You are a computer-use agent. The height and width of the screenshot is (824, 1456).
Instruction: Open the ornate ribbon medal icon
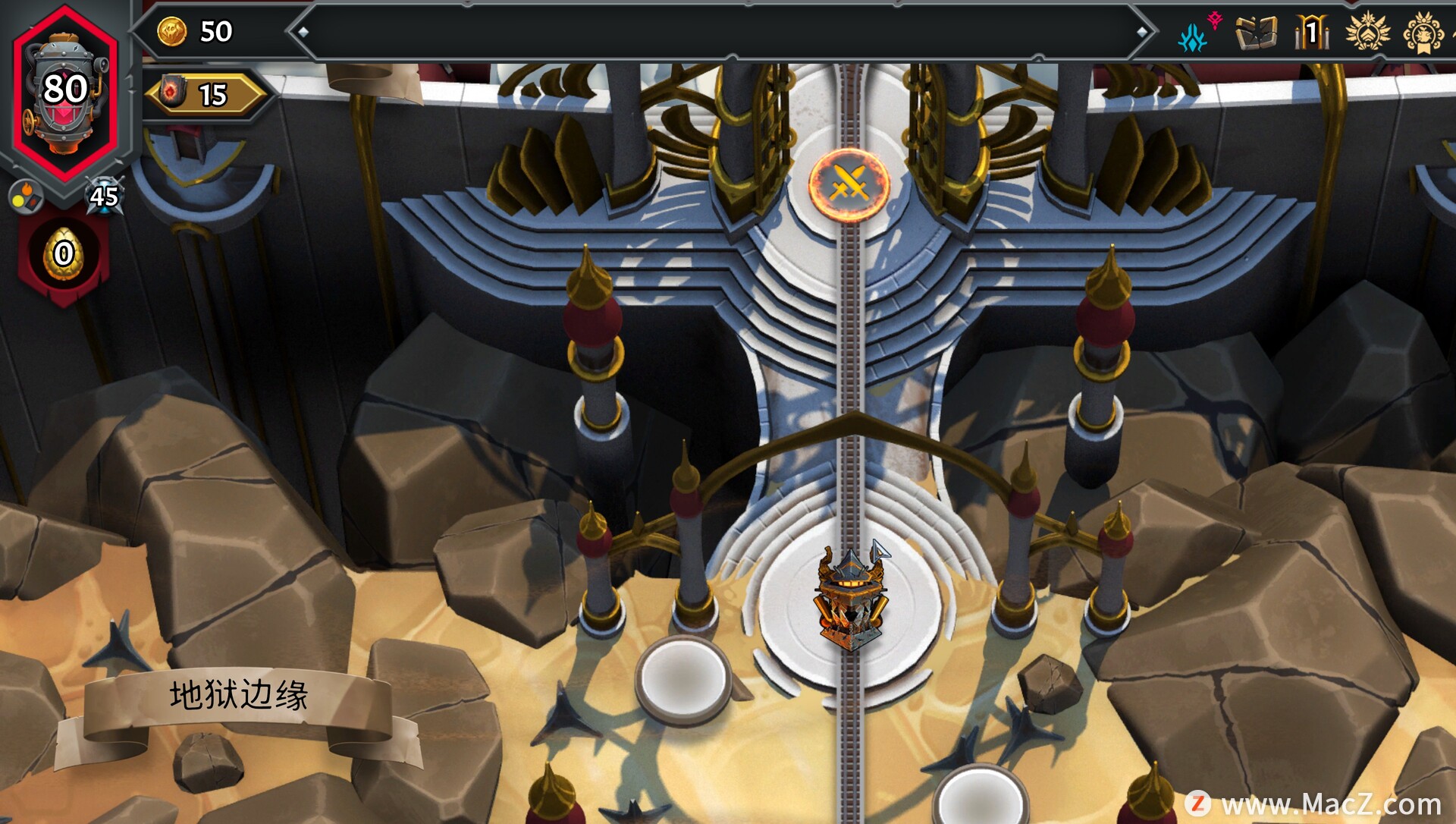click(x=1423, y=33)
